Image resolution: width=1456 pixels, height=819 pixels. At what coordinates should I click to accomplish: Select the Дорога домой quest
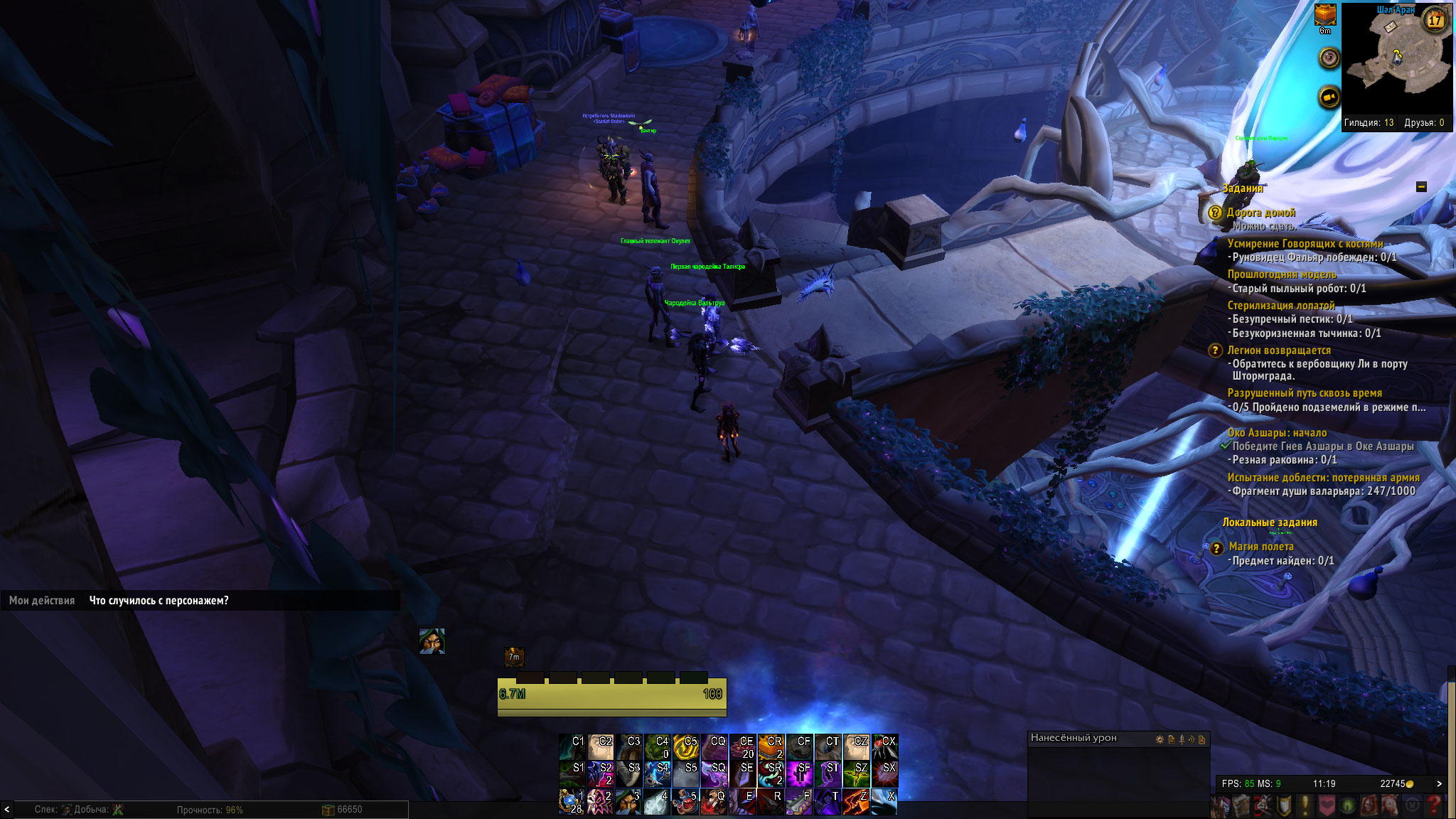[1260, 213]
